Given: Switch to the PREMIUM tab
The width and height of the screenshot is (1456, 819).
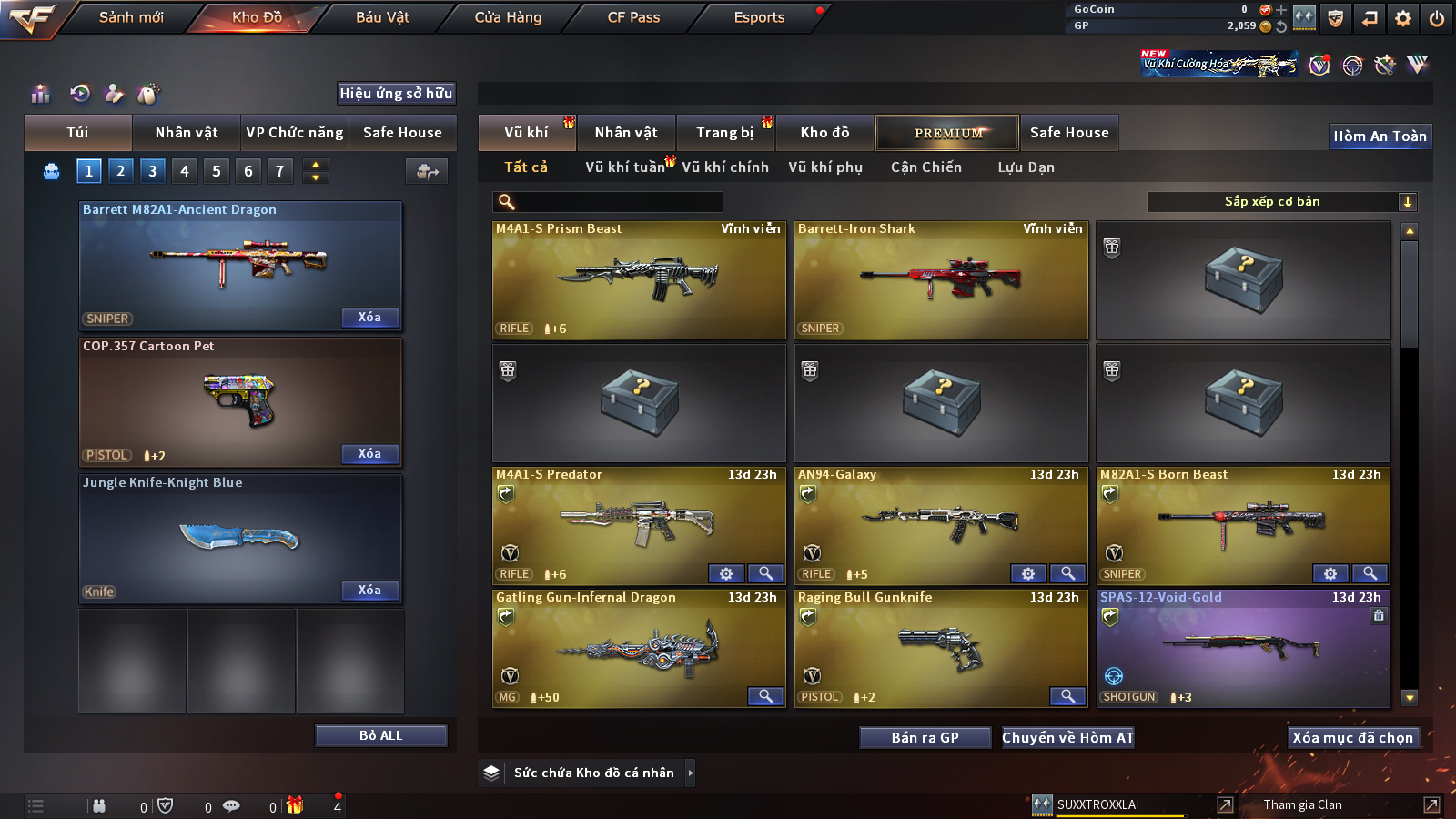Looking at the screenshot, I should pyautogui.click(x=947, y=133).
